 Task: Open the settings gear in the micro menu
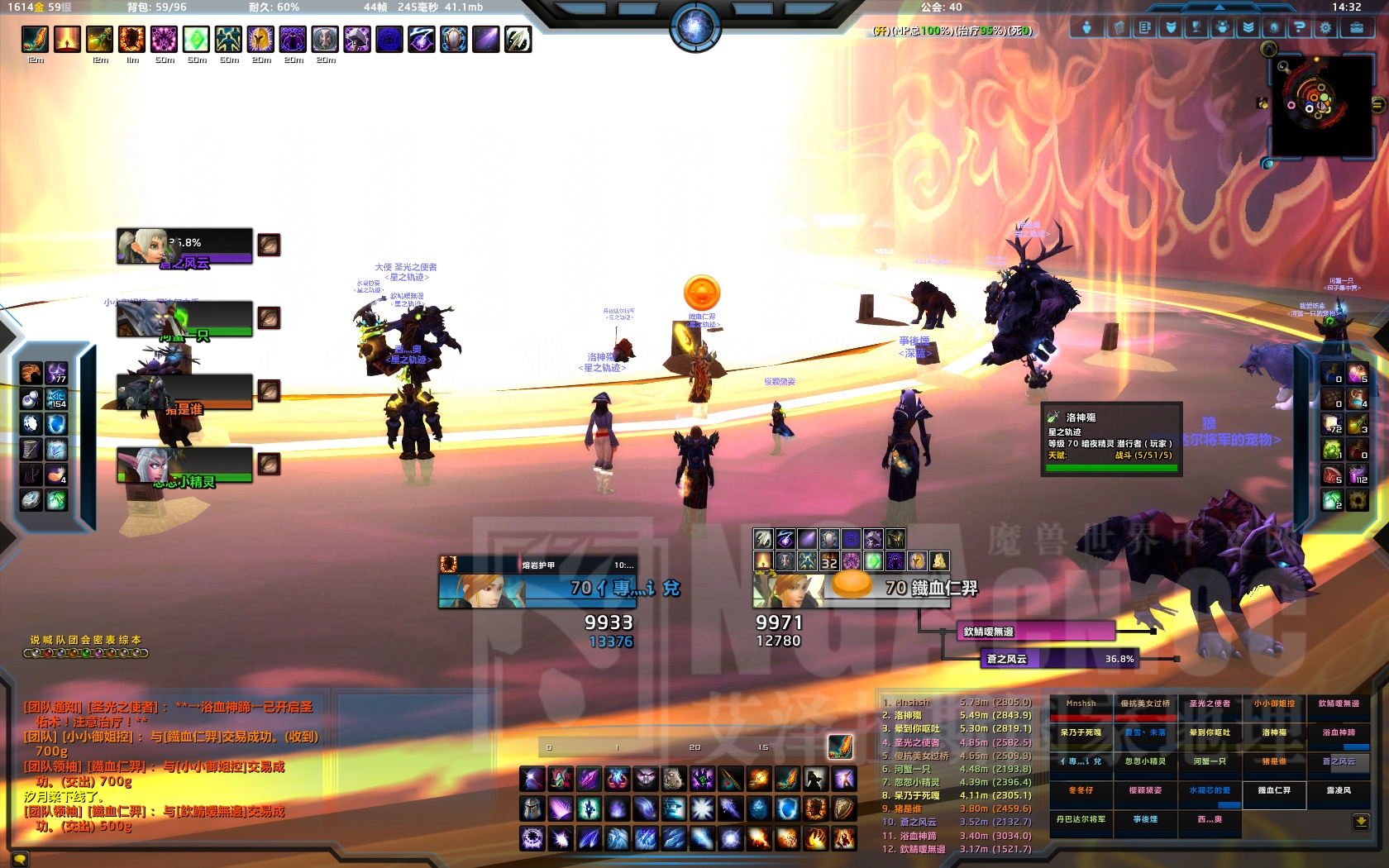click(x=1327, y=27)
